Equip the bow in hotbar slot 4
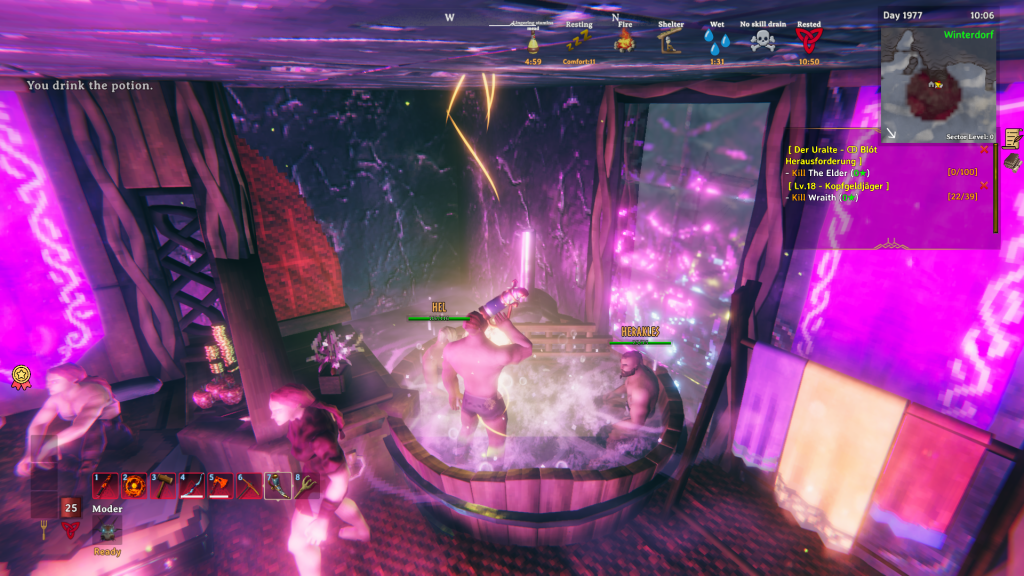This screenshot has width=1024, height=576. point(192,485)
